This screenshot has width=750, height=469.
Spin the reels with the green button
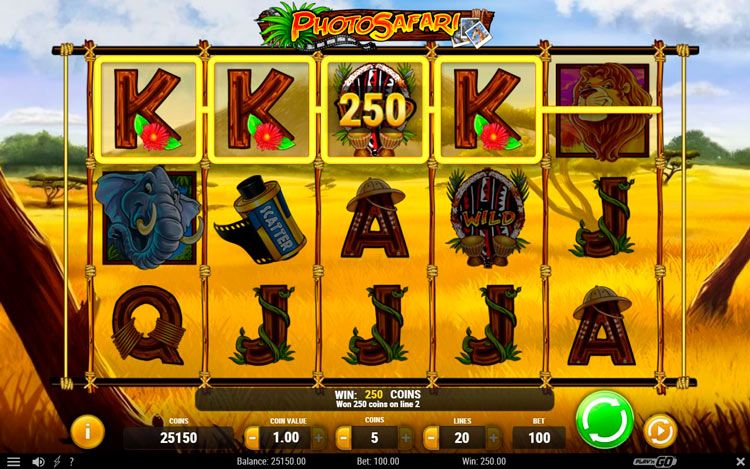click(x=605, y=419)
